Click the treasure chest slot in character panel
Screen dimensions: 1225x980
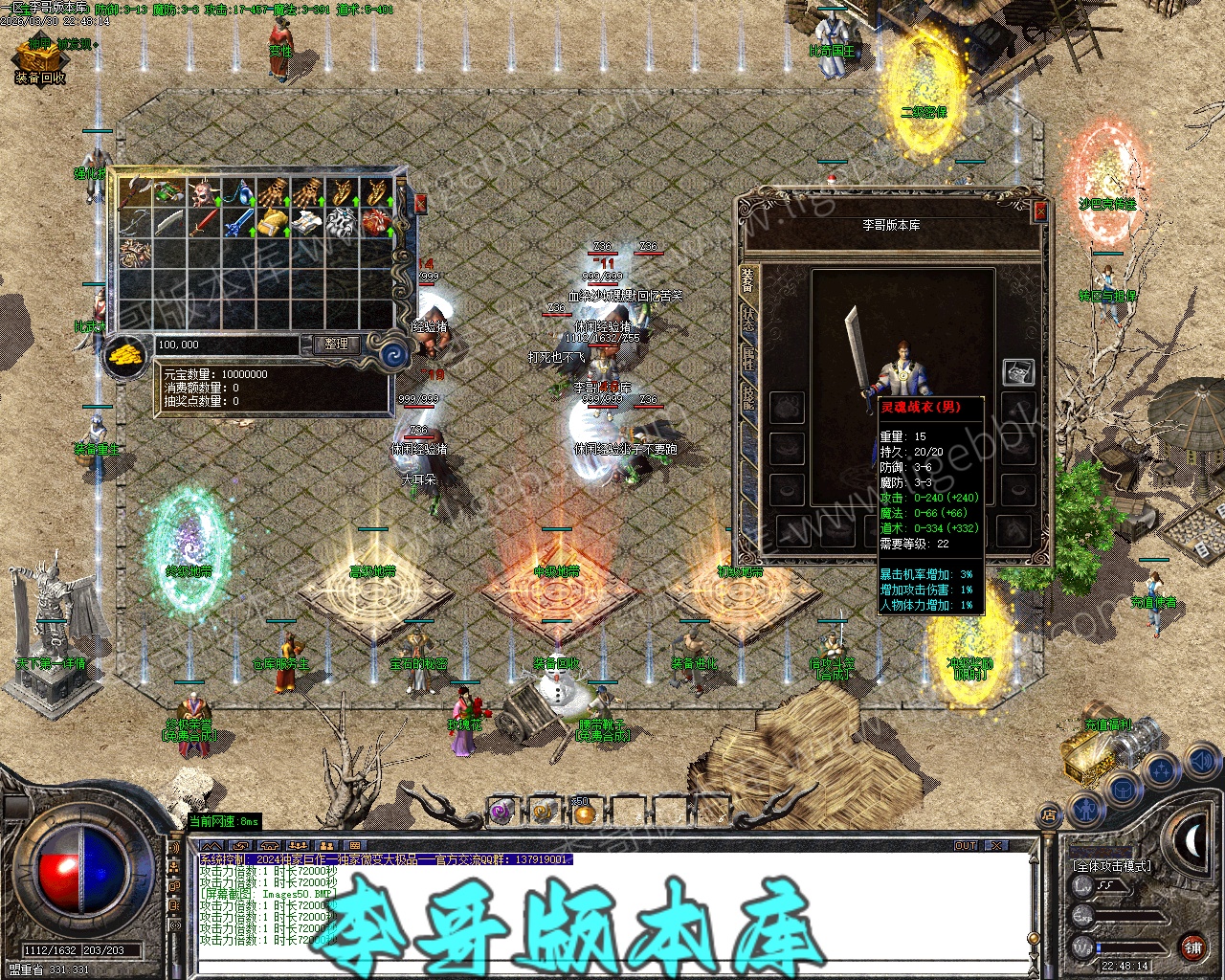coord(1018,372)
